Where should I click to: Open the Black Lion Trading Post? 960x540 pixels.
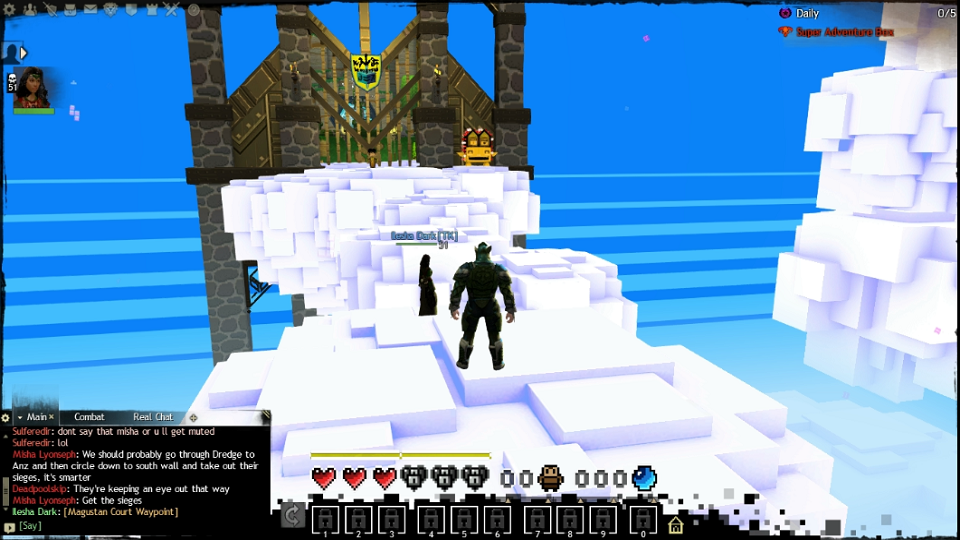coord(110,9)
